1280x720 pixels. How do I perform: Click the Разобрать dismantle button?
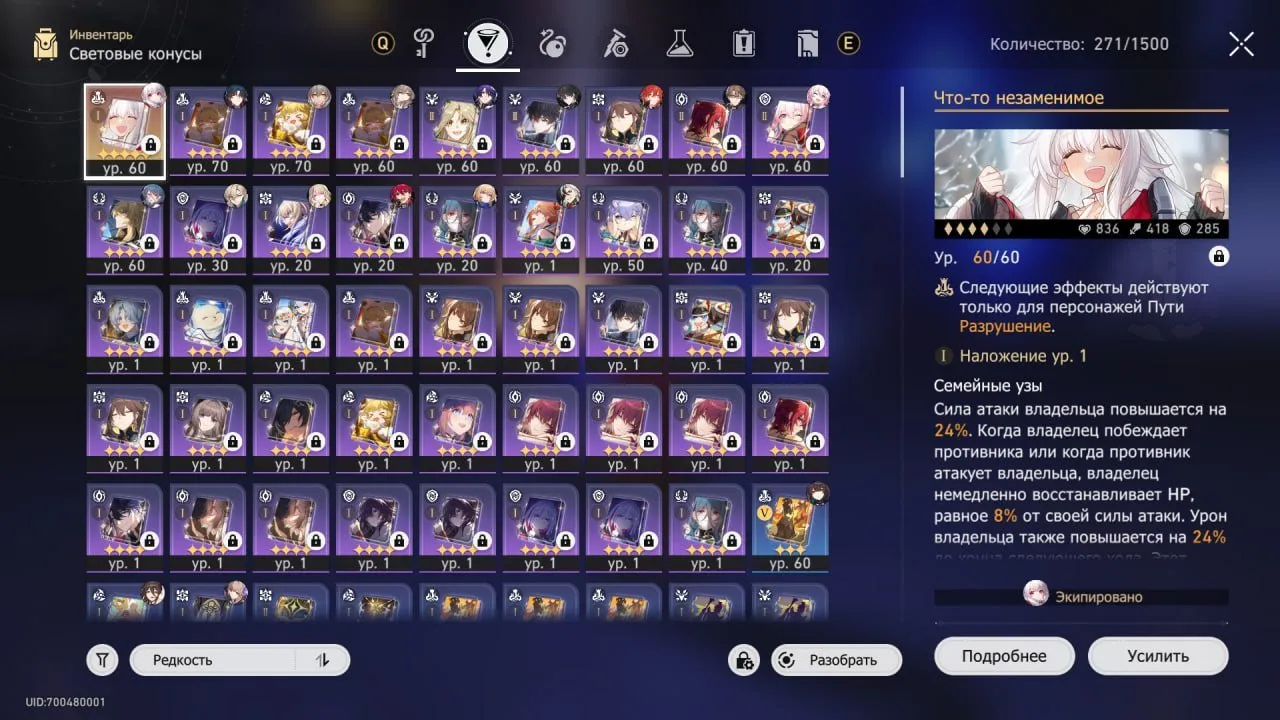836,660
